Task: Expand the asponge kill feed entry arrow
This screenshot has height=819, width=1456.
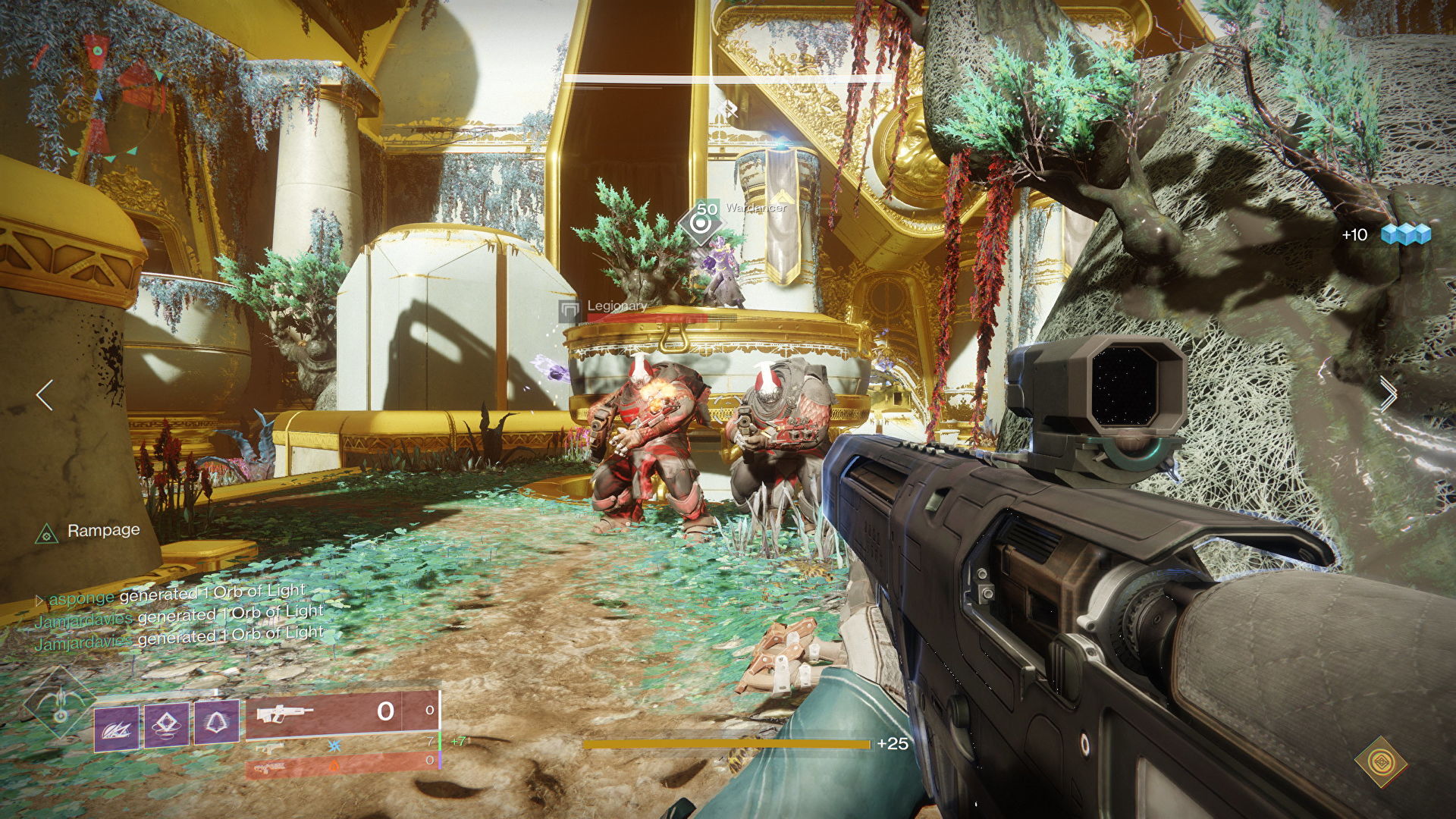Action: [39, 600]
